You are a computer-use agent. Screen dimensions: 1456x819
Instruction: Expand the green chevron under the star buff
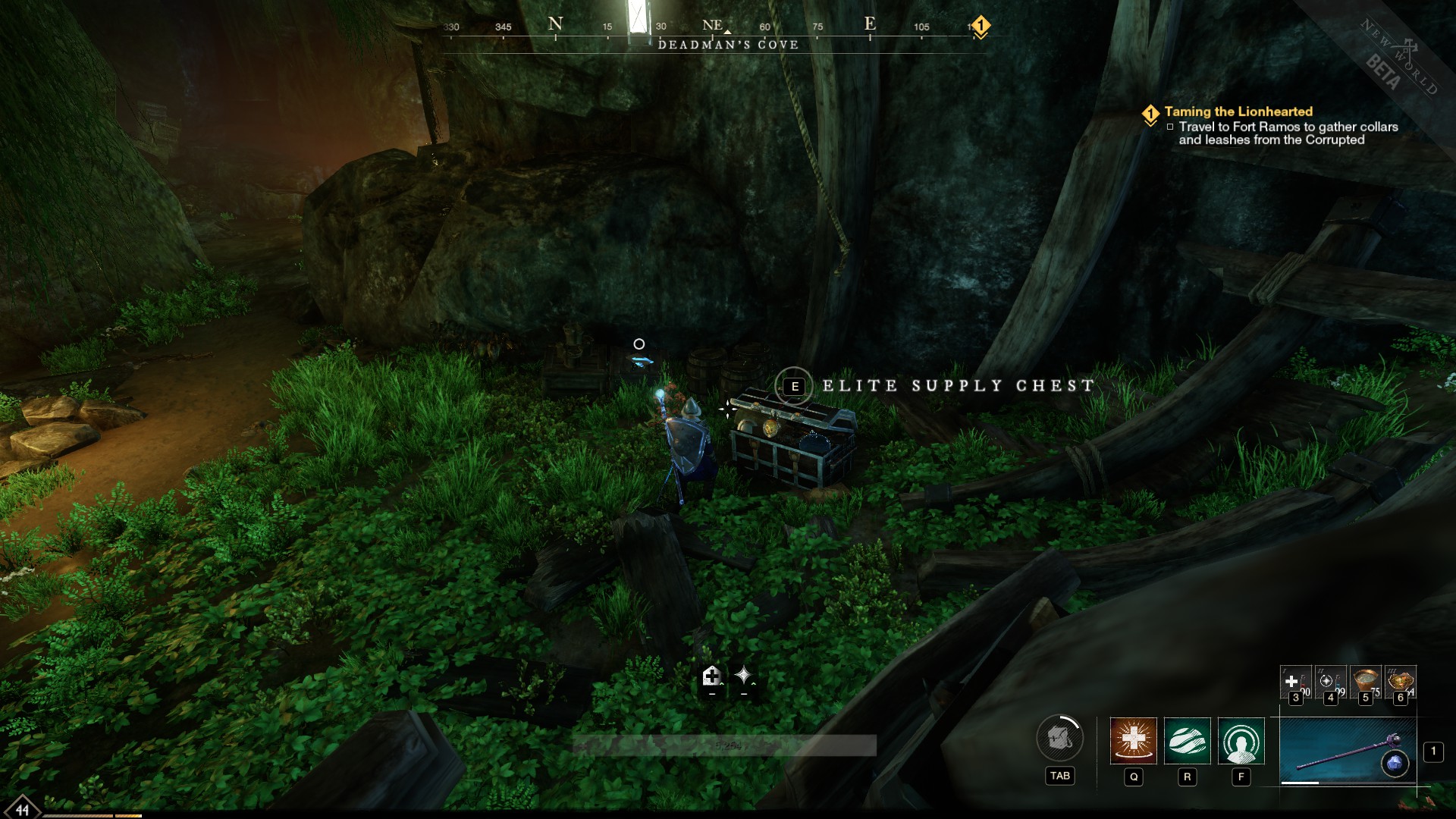pyautogui.click(x=754, y=683)
